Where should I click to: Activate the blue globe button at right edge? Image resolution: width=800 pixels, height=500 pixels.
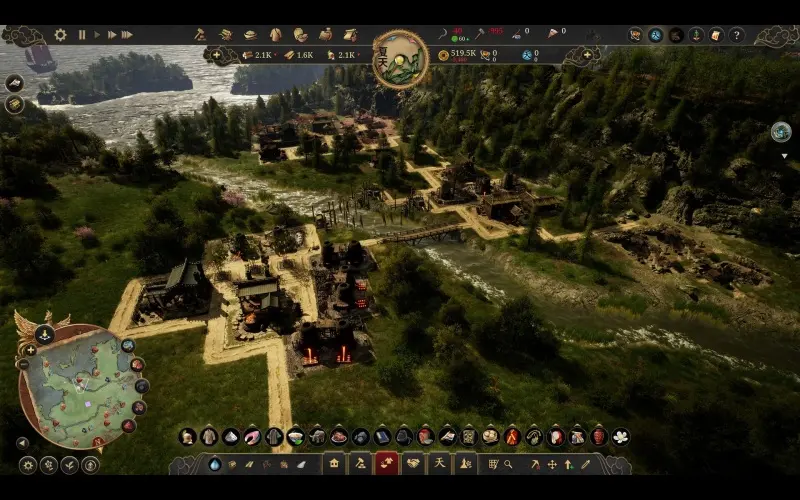[x=781, y=131]
